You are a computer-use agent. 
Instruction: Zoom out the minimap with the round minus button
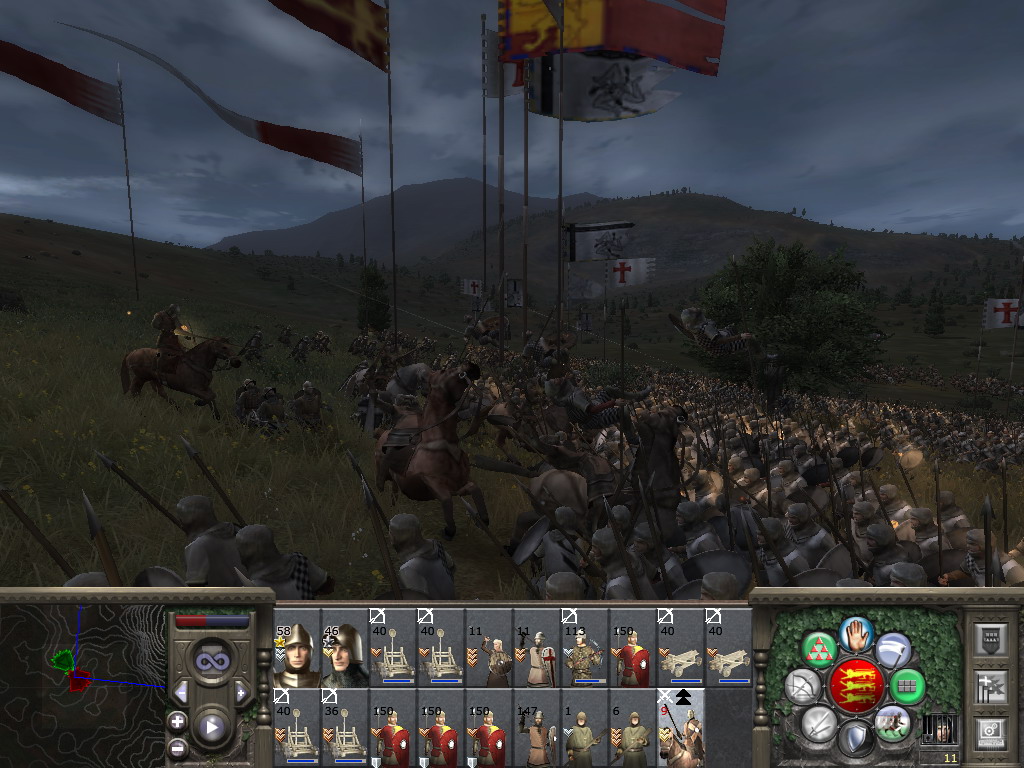coord(178,746)
